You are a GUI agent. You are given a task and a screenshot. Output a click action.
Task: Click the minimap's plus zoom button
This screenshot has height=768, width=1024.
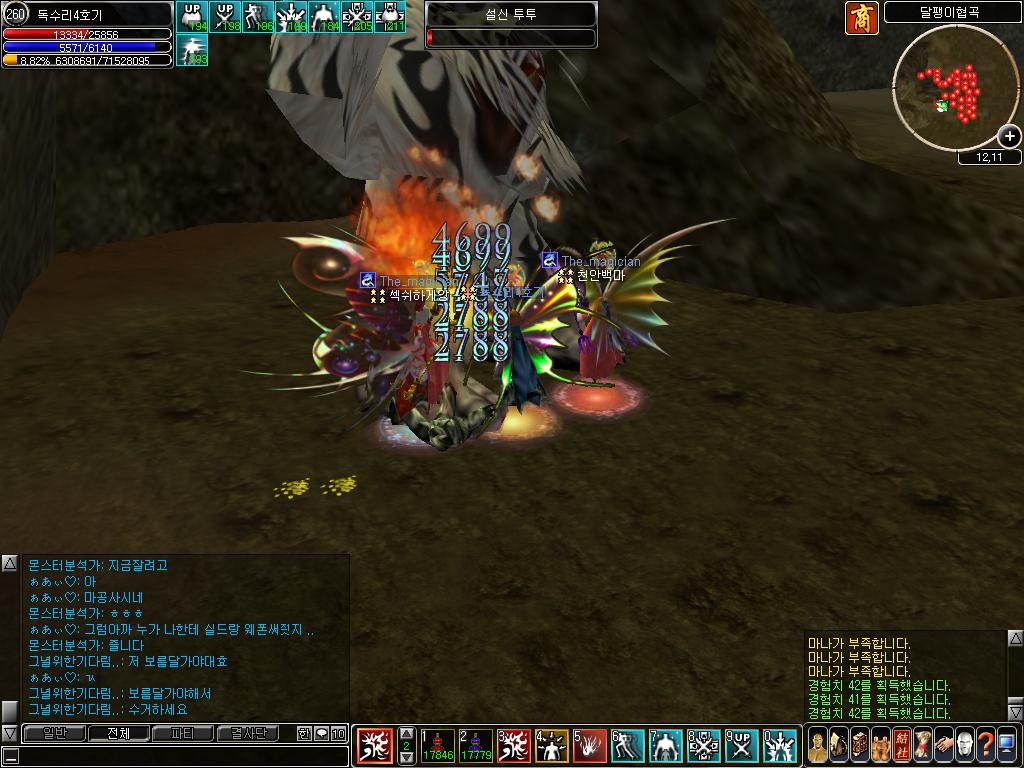click(x=1008, y=136)
